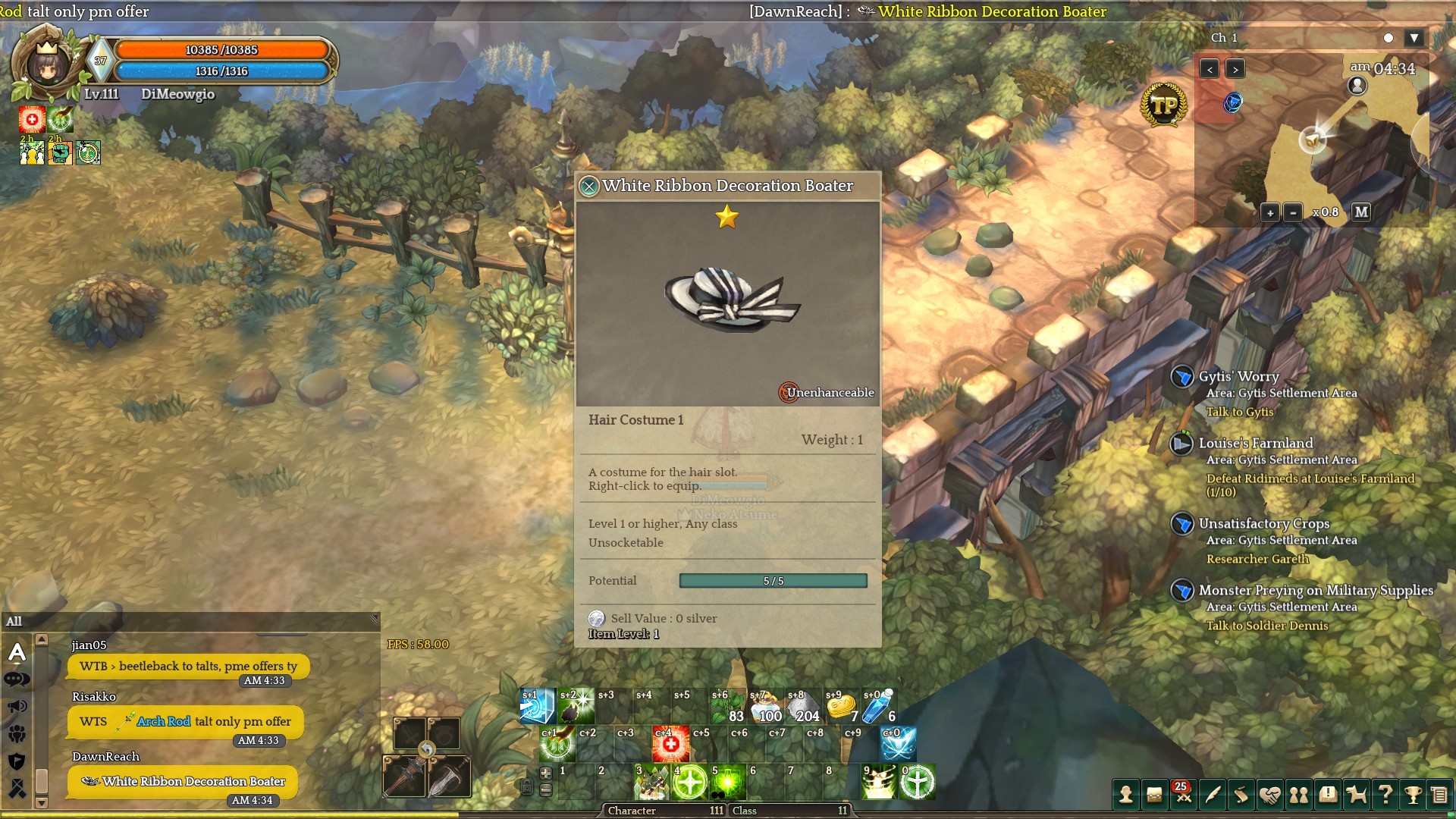
Task: Select the Louise's Farmland quest entry
Action: 1255,444
